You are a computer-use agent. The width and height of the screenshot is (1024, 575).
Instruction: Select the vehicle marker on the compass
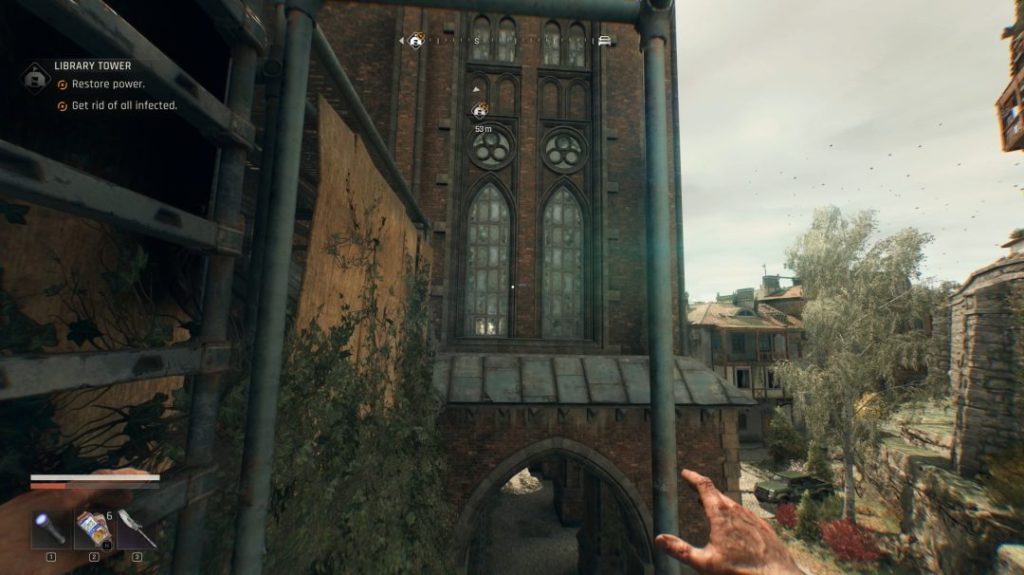(604, 41)
